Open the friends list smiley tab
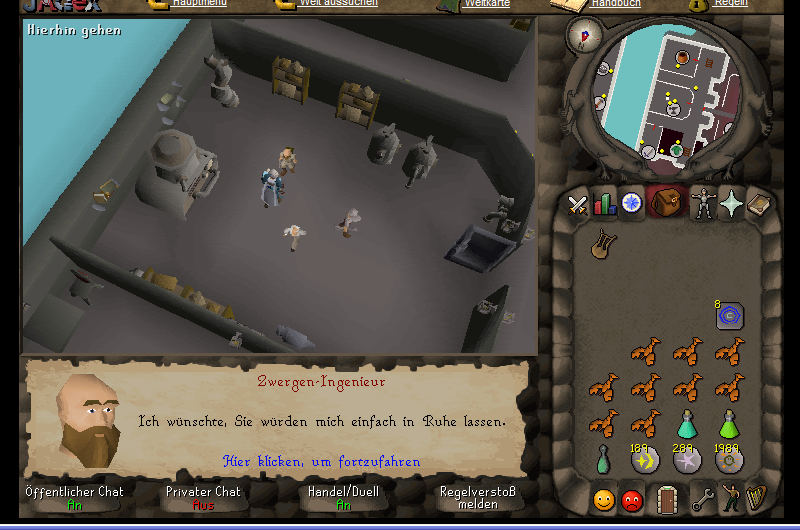 pos(603,499)
